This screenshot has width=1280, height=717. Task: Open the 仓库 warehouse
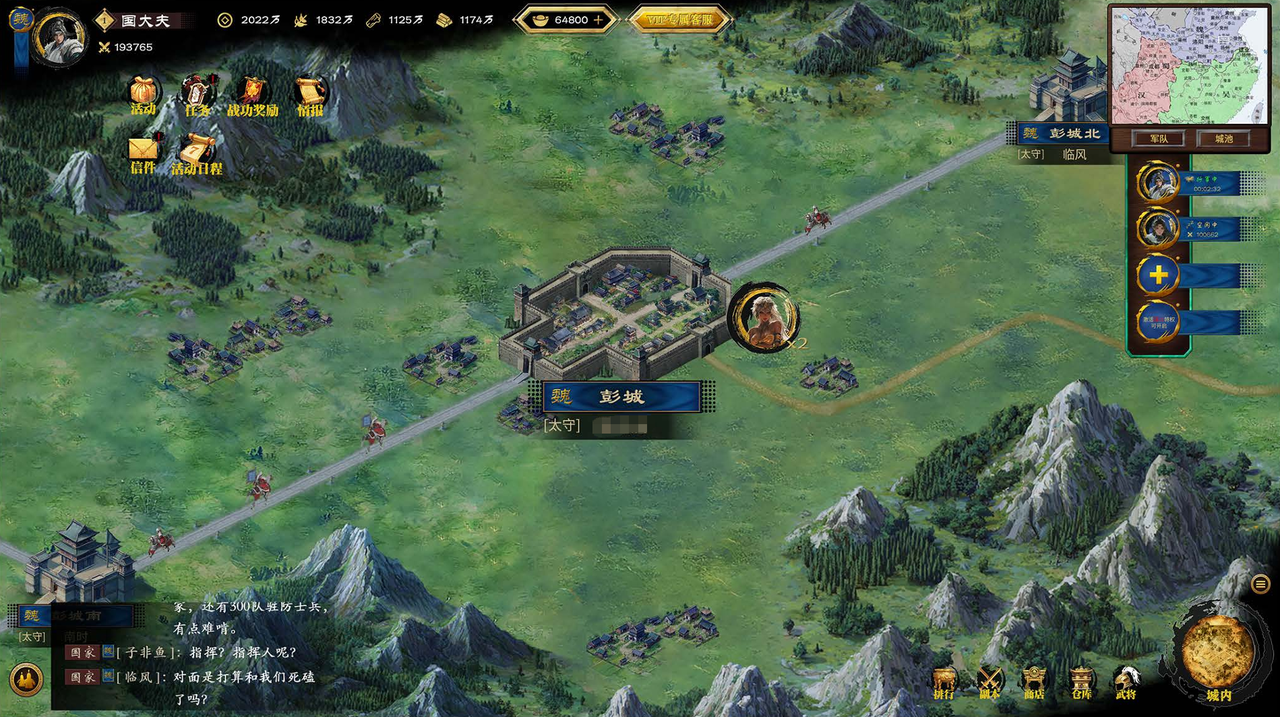coord(1081,682)
